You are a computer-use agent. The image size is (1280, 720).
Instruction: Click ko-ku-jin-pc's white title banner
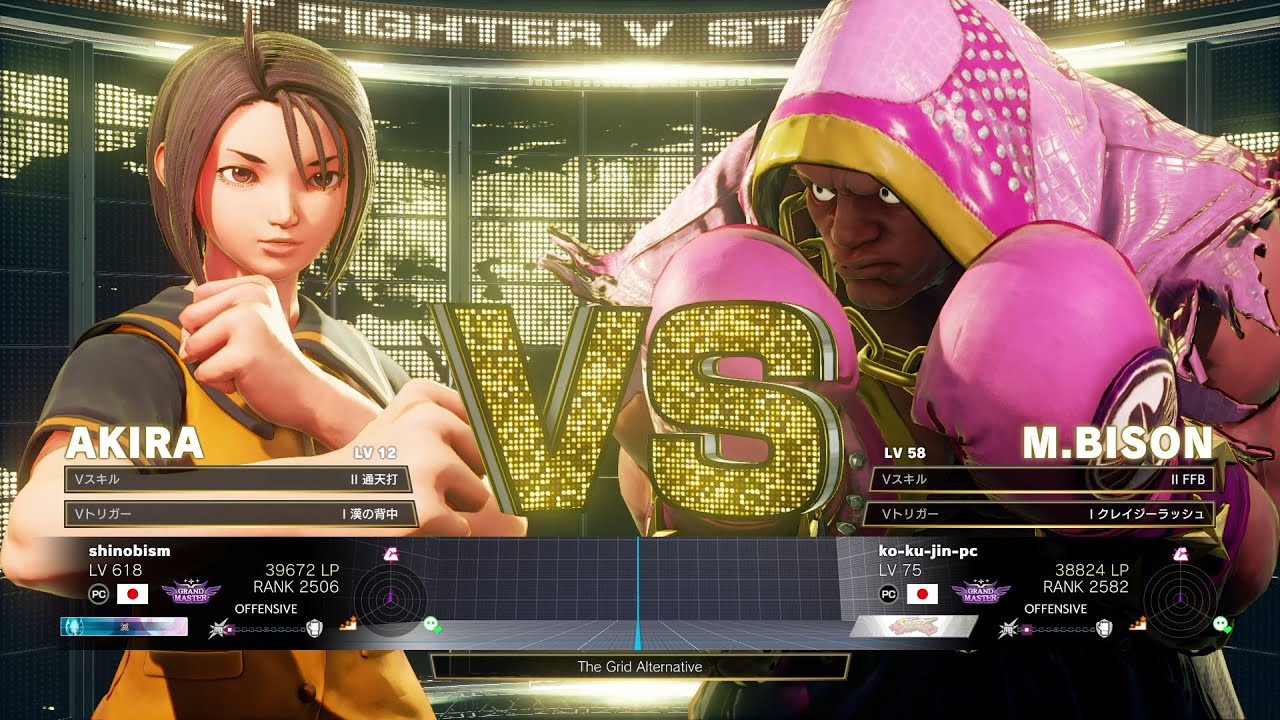pyautogui.click(x=912, y=627)
